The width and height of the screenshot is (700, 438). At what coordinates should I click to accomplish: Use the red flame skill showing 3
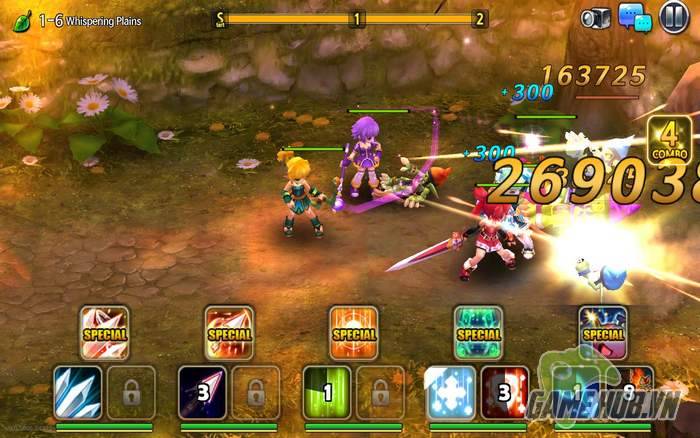click(505, 392)
